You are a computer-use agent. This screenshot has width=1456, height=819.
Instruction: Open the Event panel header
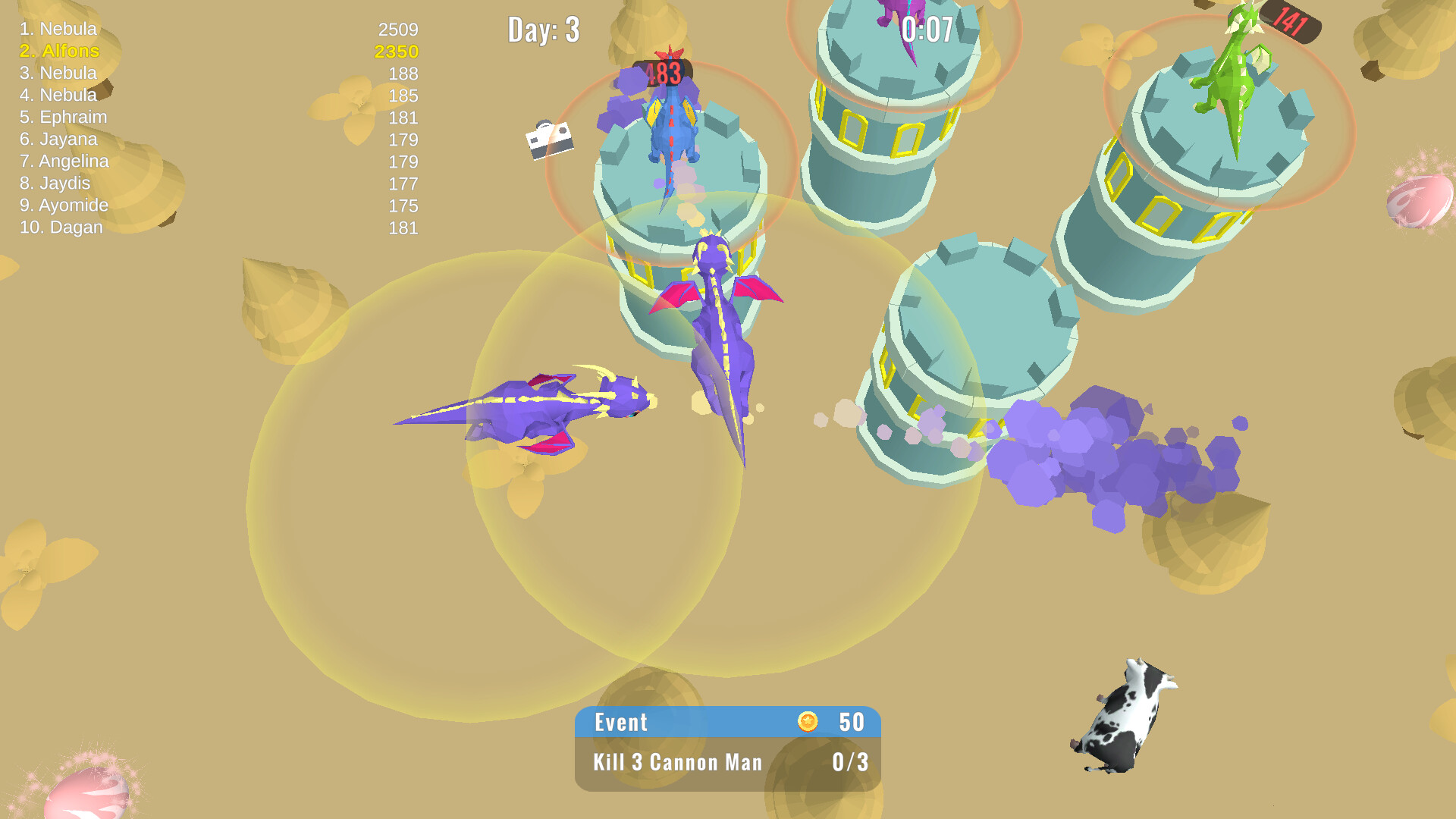[620, 723]
